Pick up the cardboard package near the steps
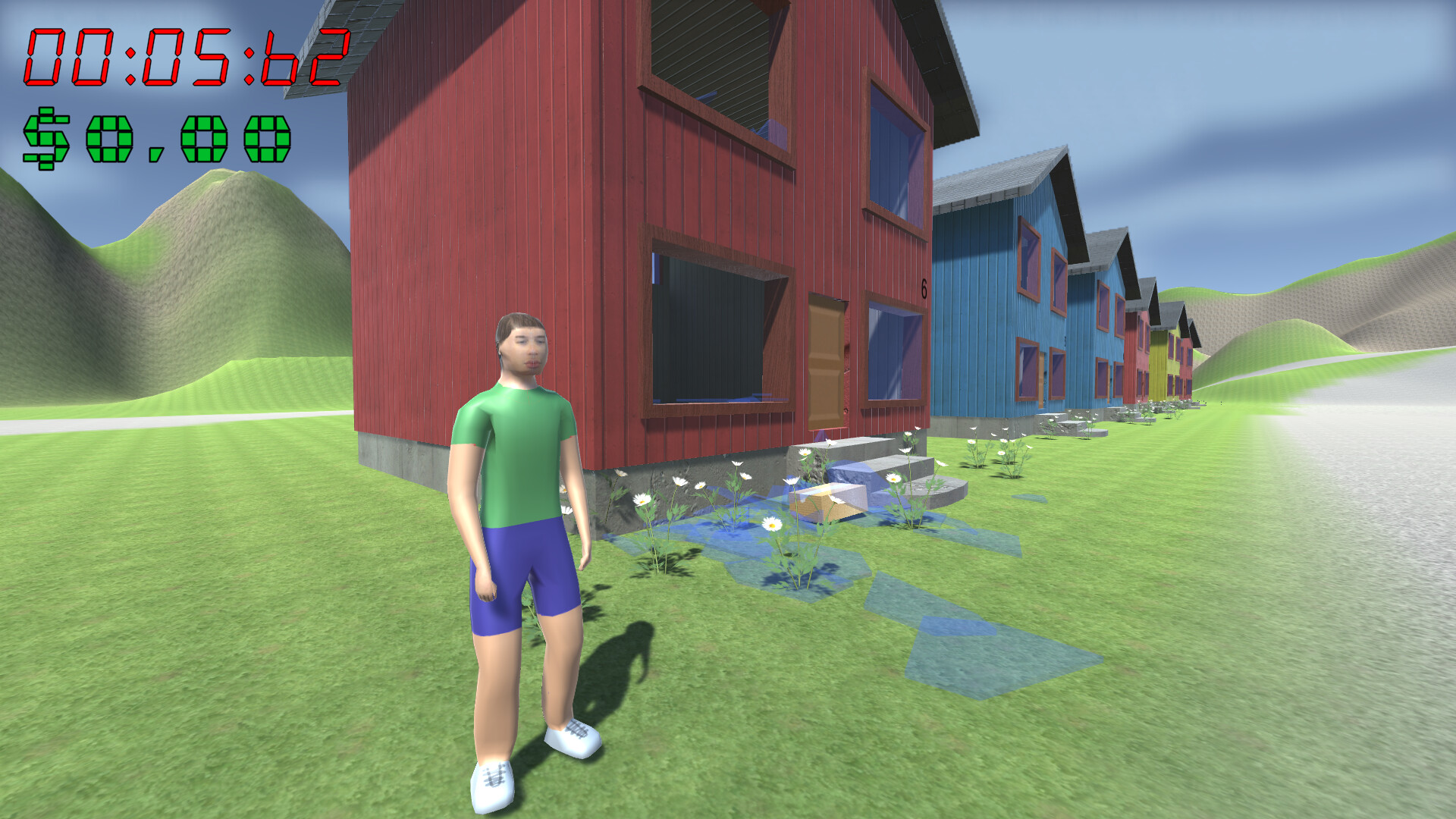This screenshot has height=819, width=1456. (x=827, y=500)
